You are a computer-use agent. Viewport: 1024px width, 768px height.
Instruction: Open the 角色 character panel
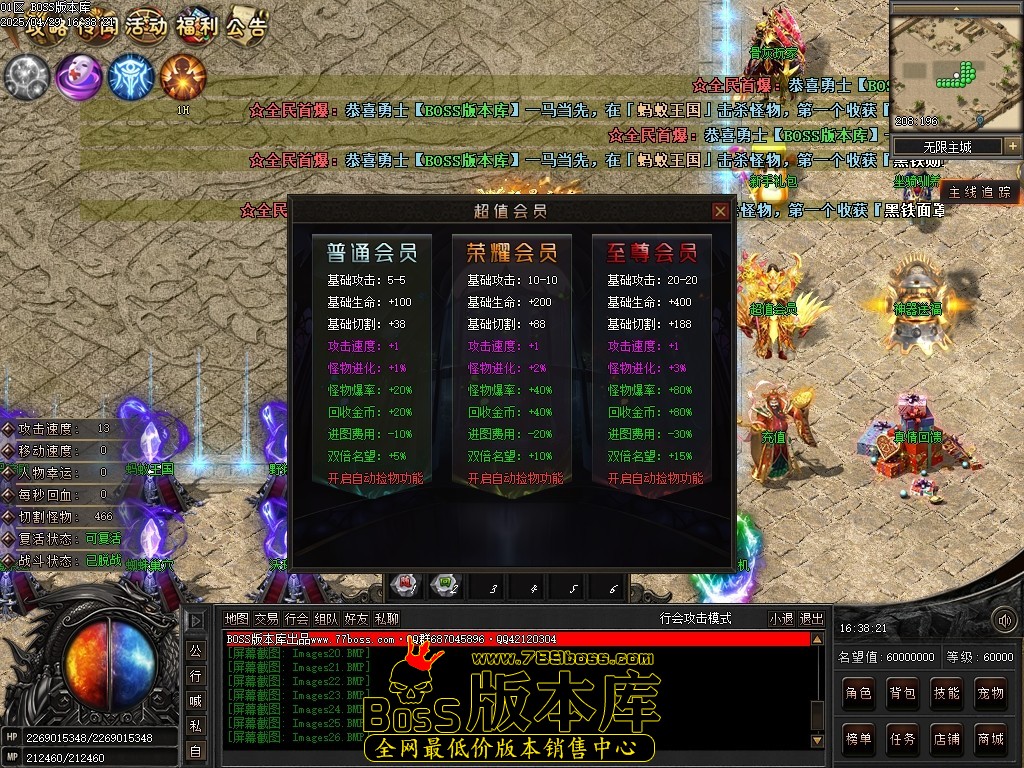[859, 692]
